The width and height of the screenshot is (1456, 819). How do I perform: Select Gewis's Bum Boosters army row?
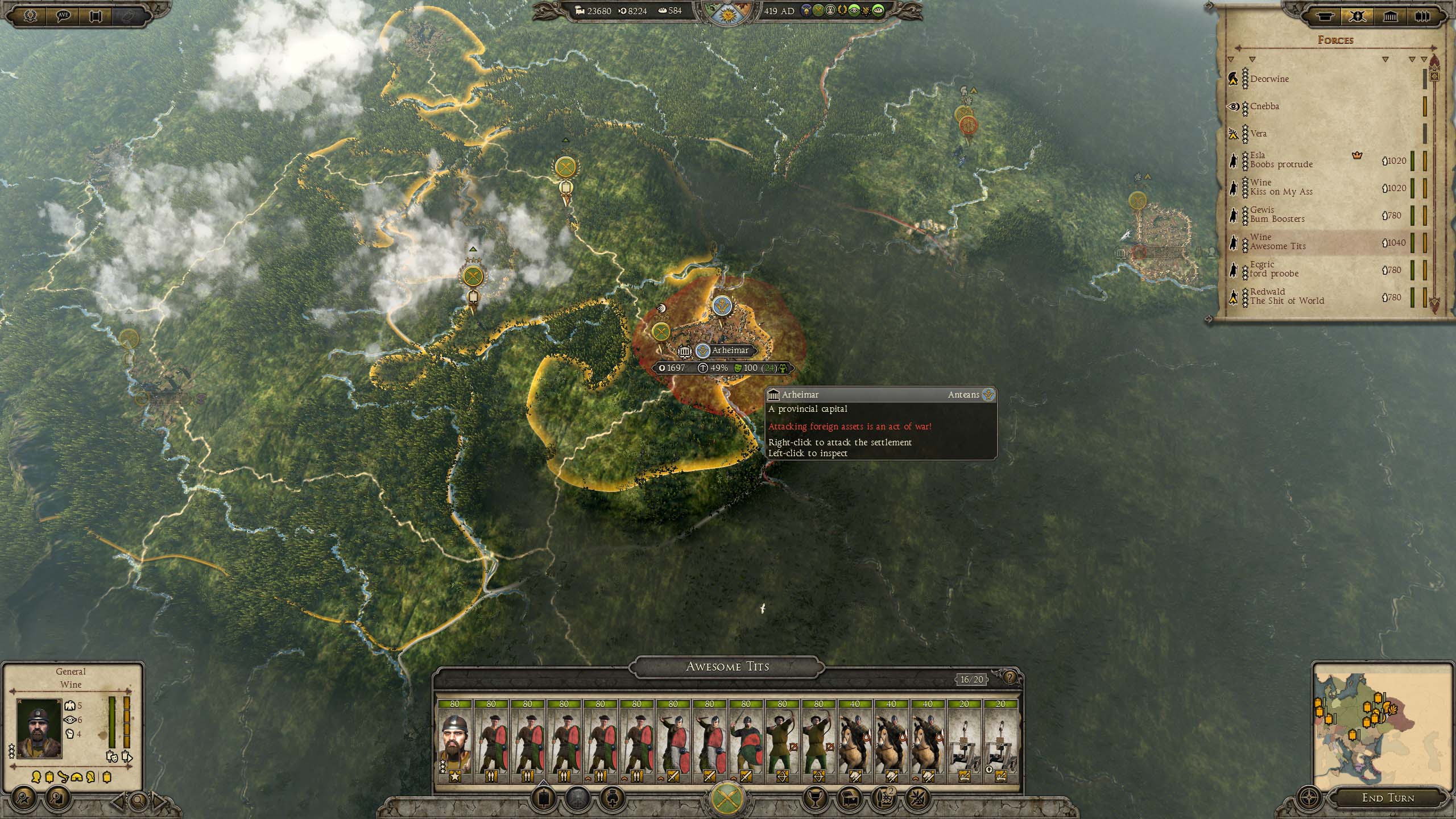tap(1277, 214)
